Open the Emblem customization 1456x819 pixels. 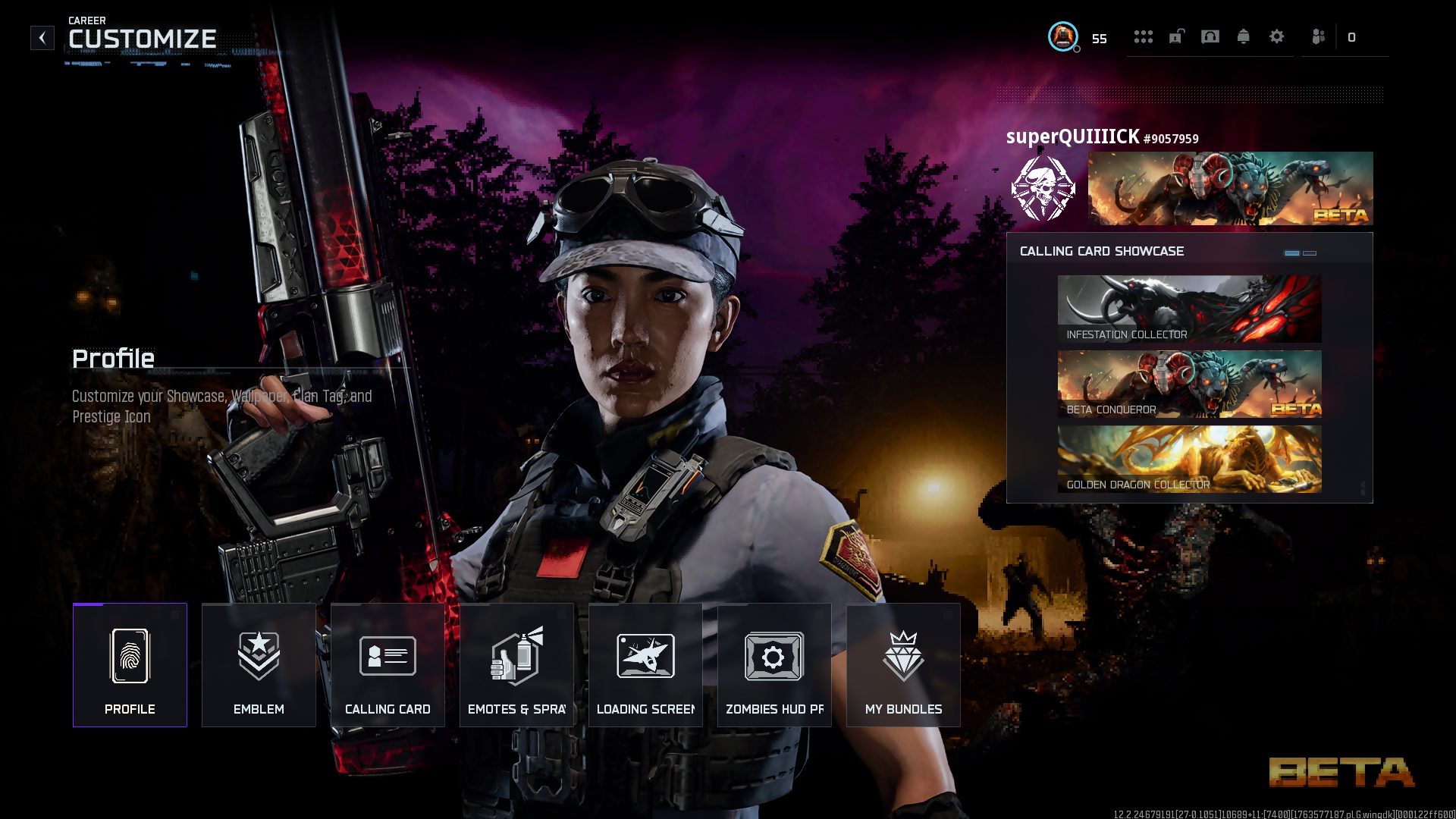[x=259, y=665]
